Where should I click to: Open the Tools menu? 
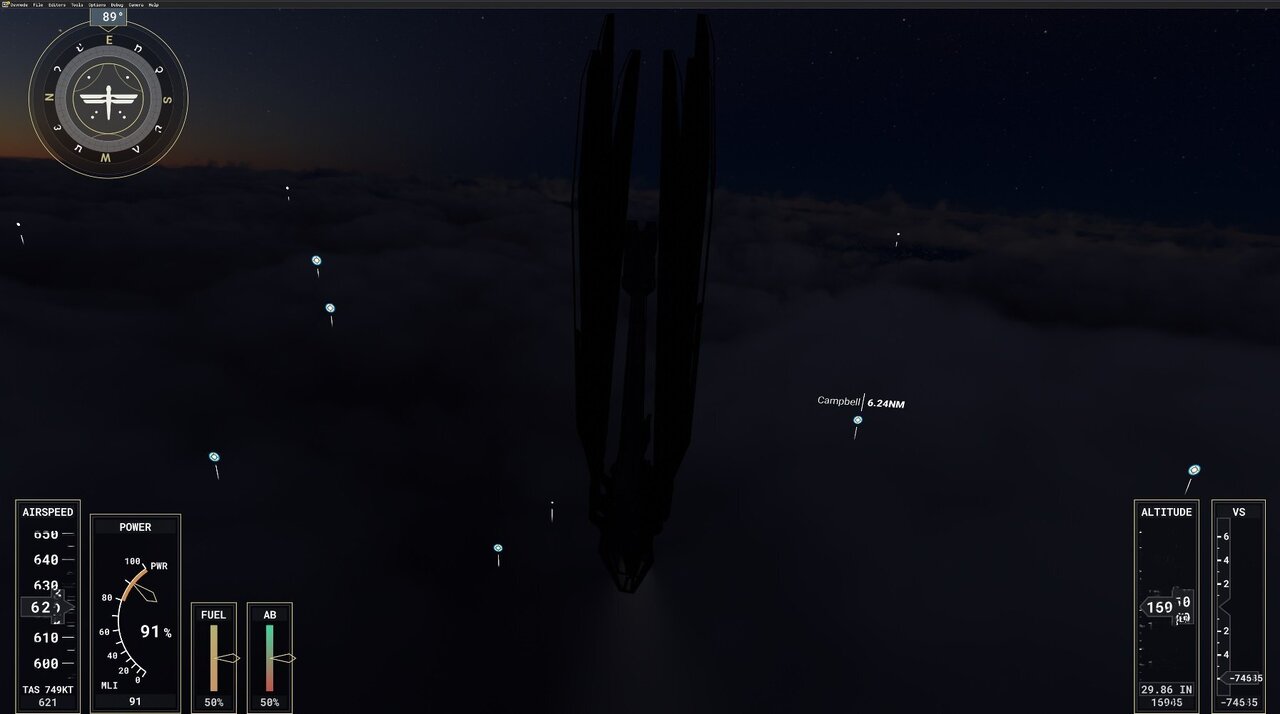pos(77,4)
